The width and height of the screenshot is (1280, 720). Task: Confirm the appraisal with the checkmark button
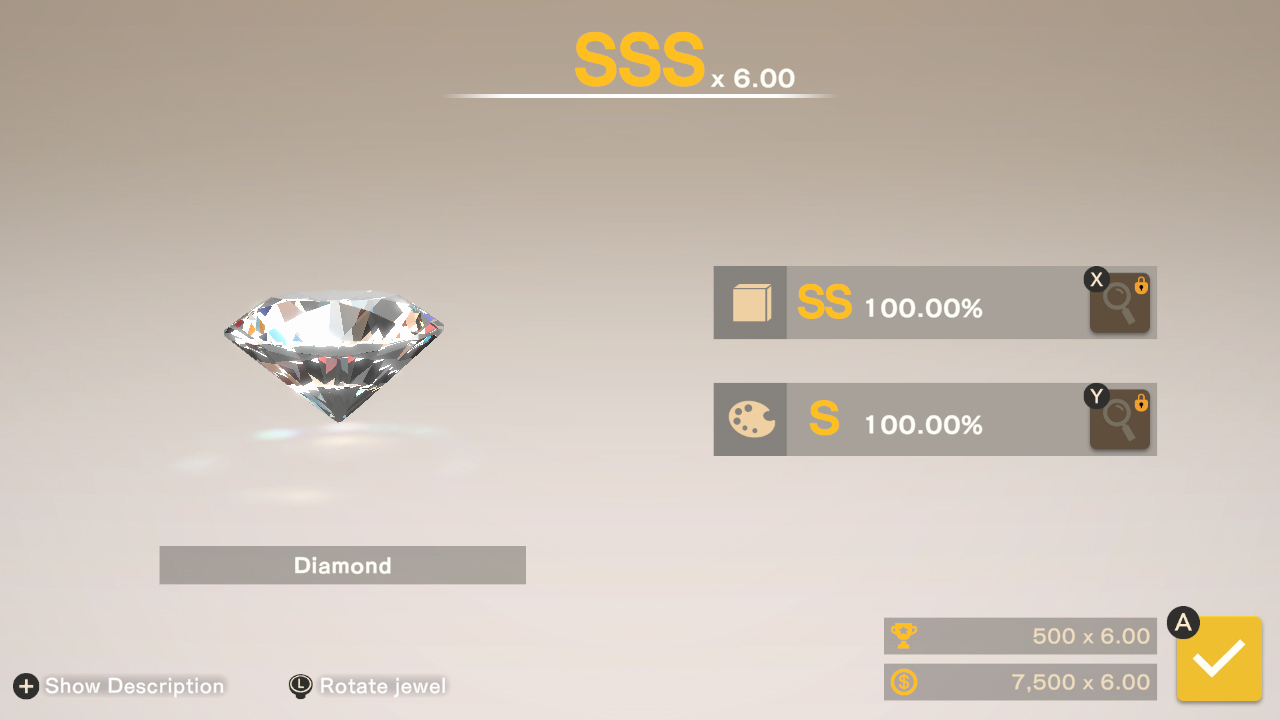(x=1218, y=660)
